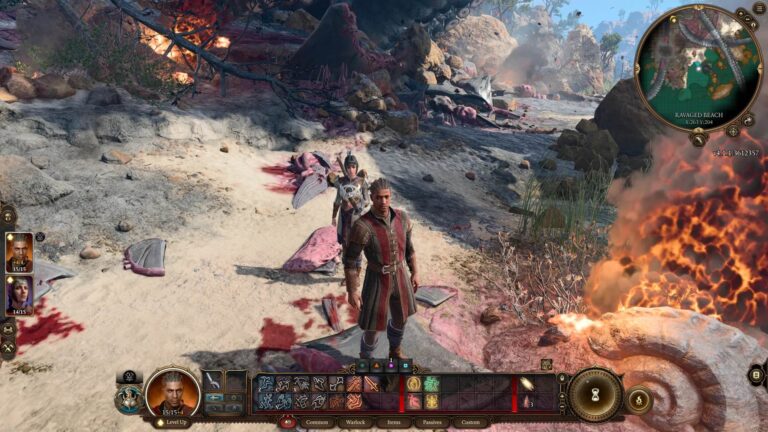Use the scroll item in the hotbar
The height and width of the screenshot is (432, 768).
(x=527, y=383)
